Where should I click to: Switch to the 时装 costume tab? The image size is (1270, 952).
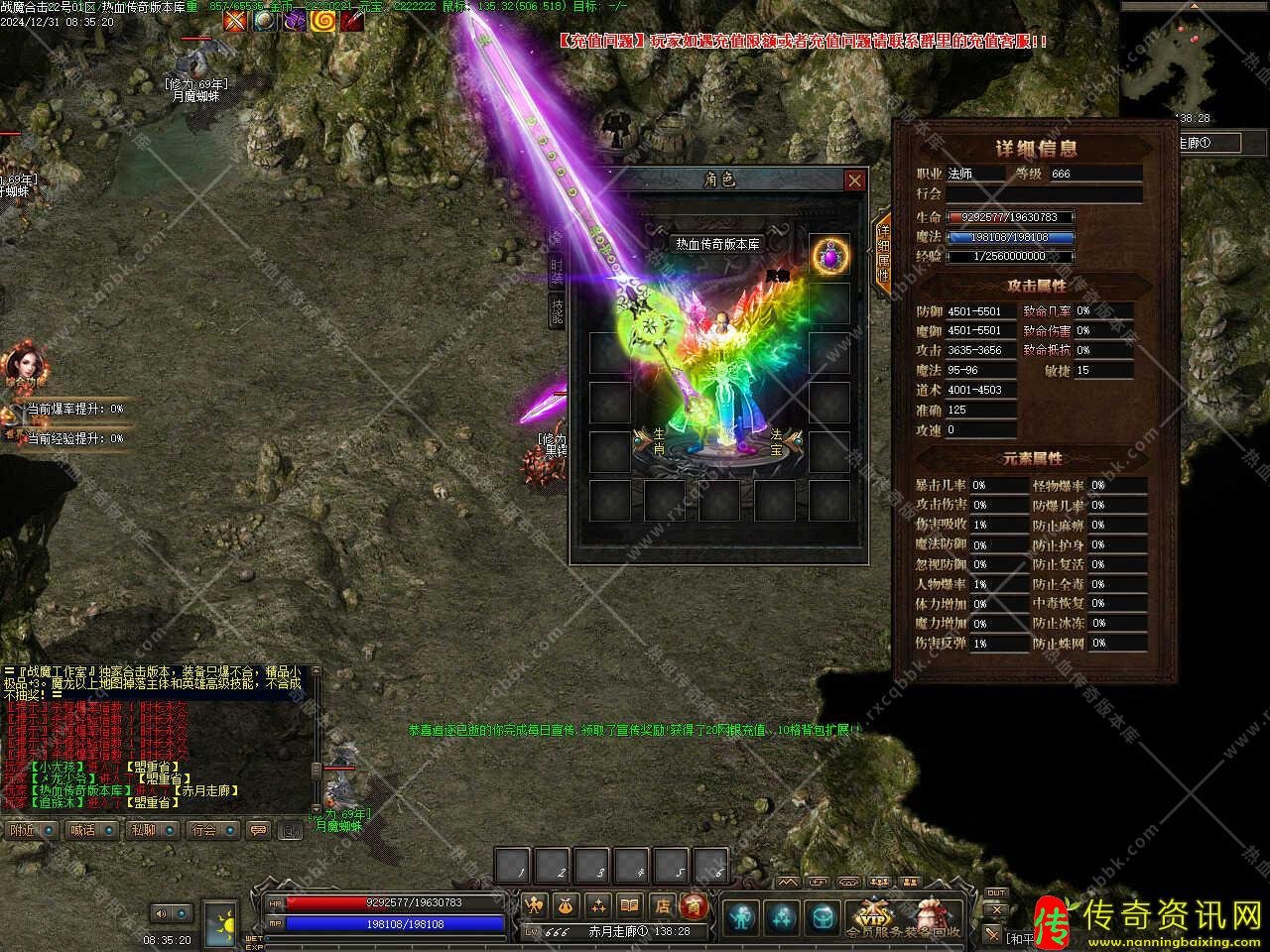pos(557,270)
